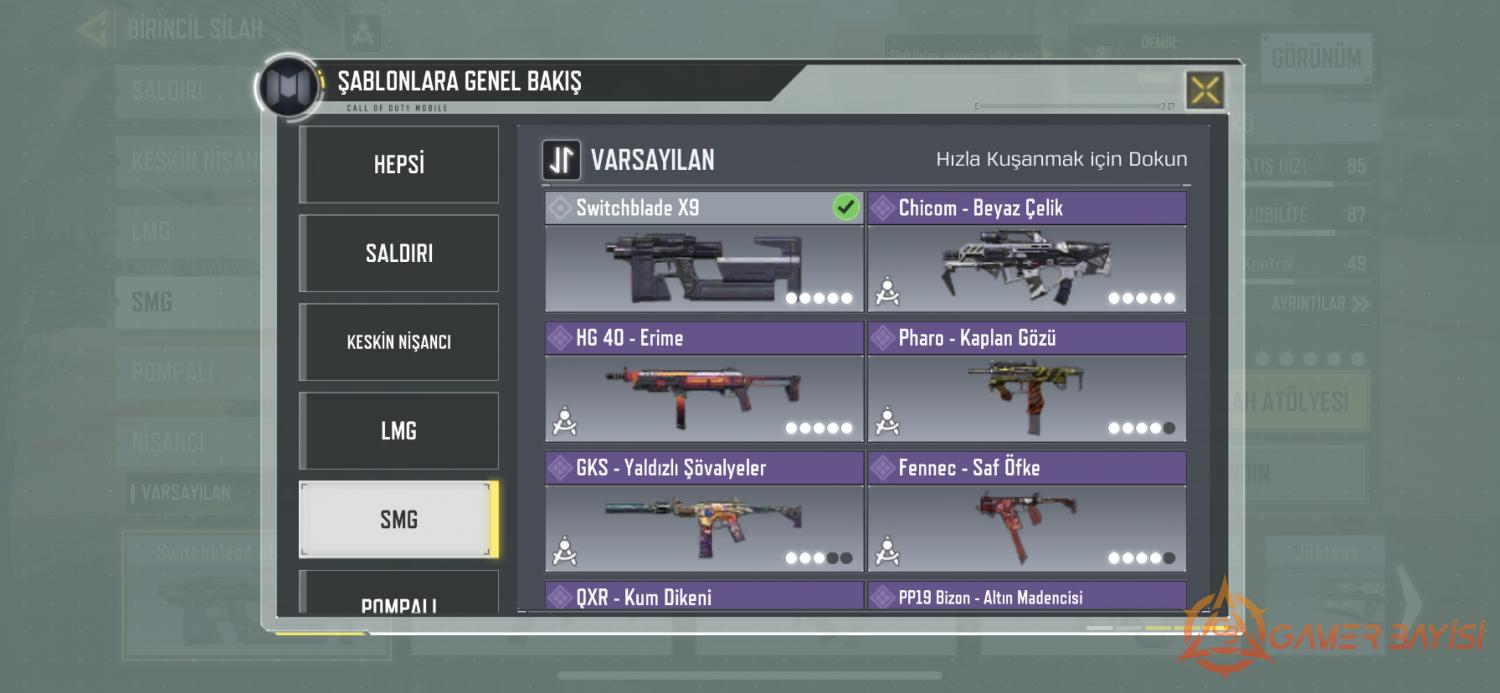The image size is (1500, 693).
Task: Open the KESKİN NİŞANCI category
Action: [399, 342]
